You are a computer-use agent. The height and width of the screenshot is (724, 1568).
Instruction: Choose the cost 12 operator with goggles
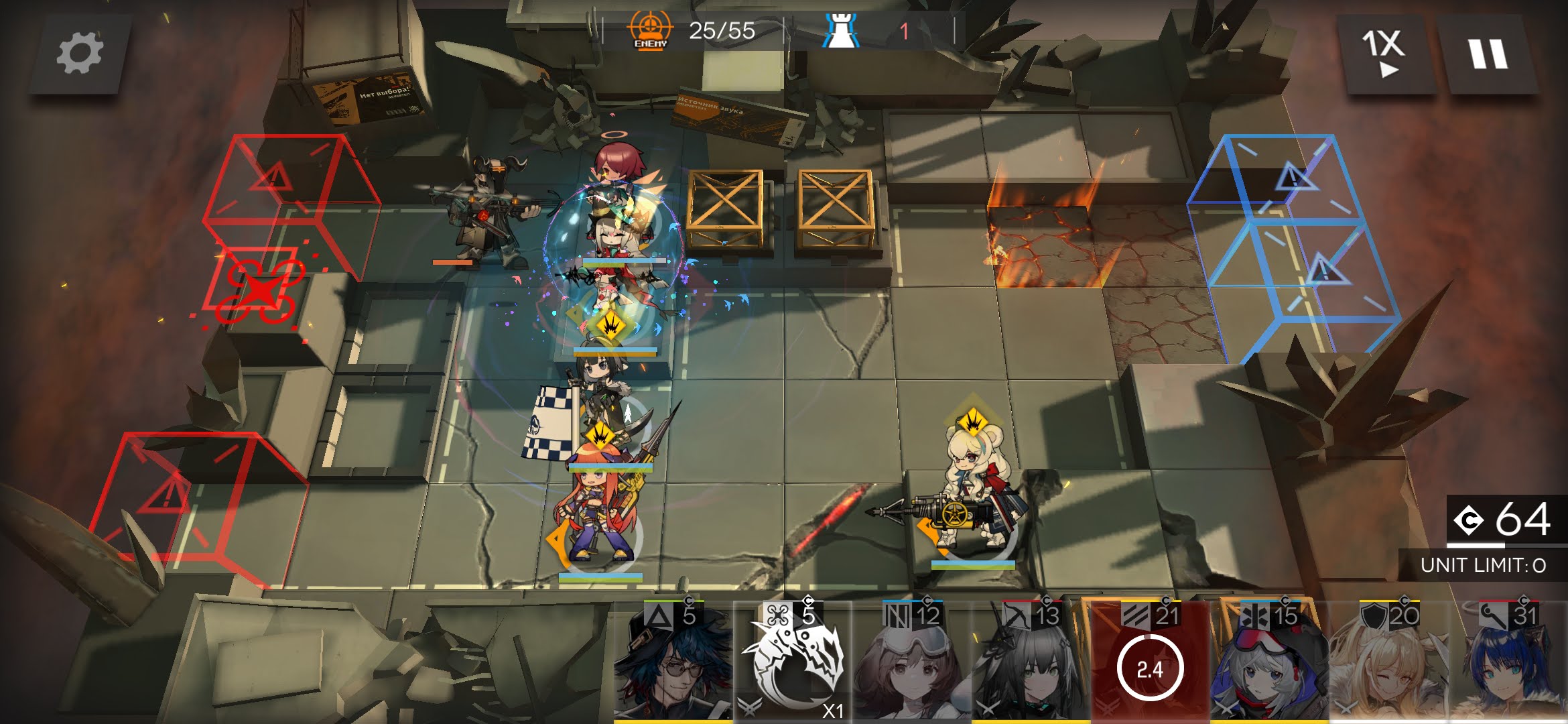pyautogui.click(x=912, y=662)
